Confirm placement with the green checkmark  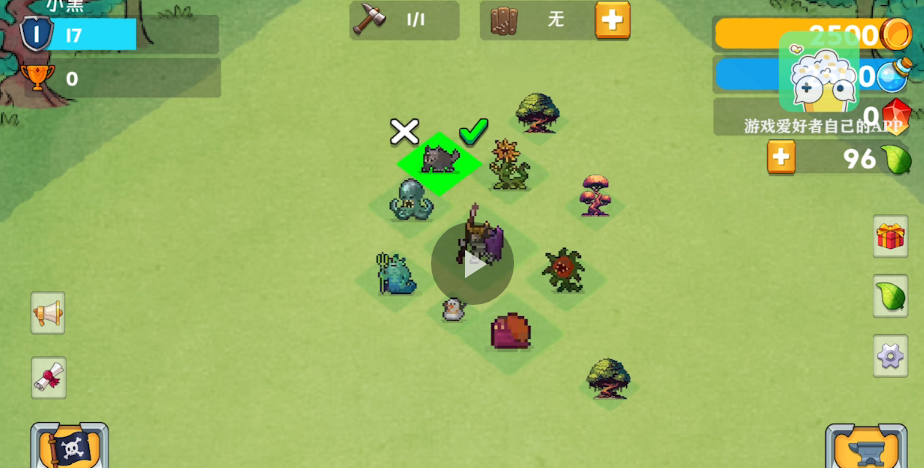point(473,131)
